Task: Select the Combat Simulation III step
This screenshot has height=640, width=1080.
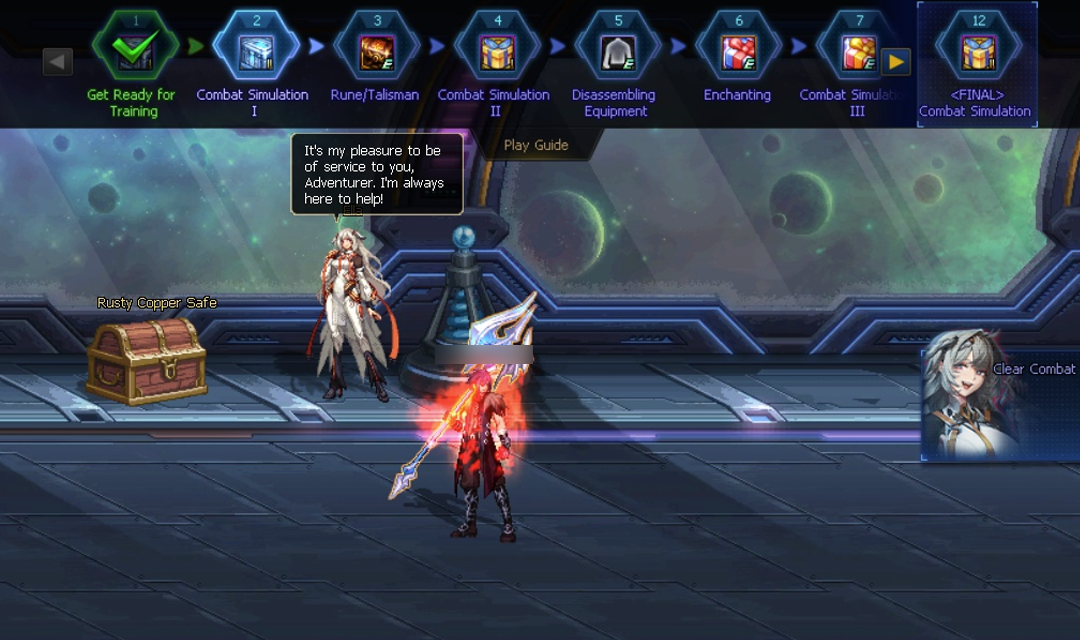Action: (x=857, y=51)
